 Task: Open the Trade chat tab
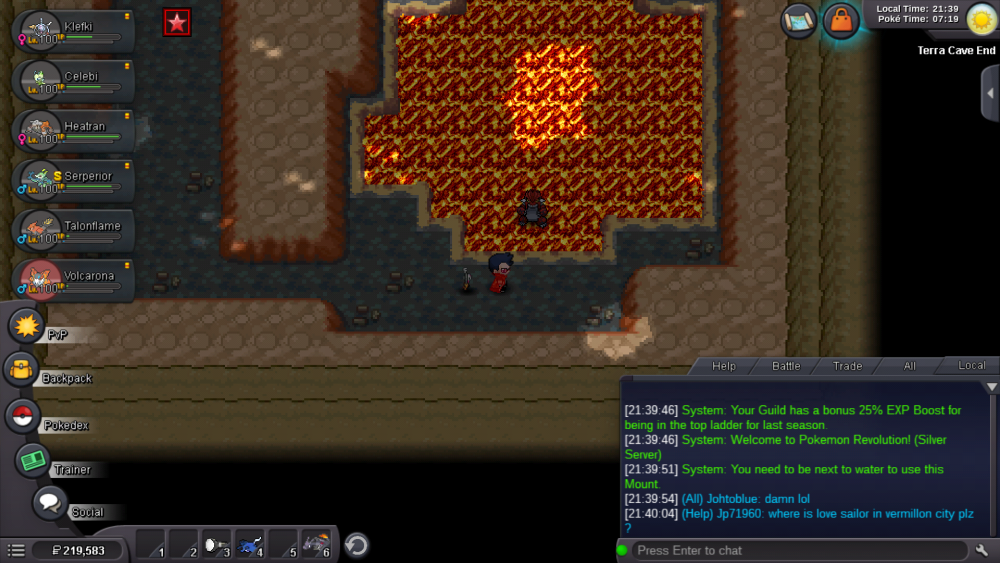click(847, 366)
